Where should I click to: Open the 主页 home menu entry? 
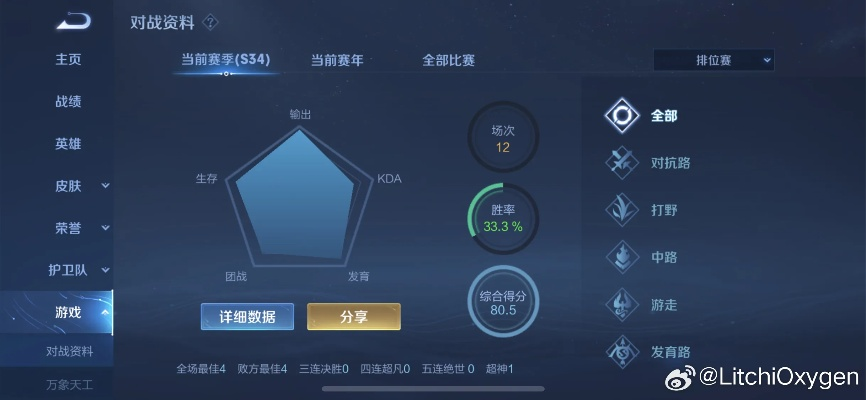(x=68, y=59)
